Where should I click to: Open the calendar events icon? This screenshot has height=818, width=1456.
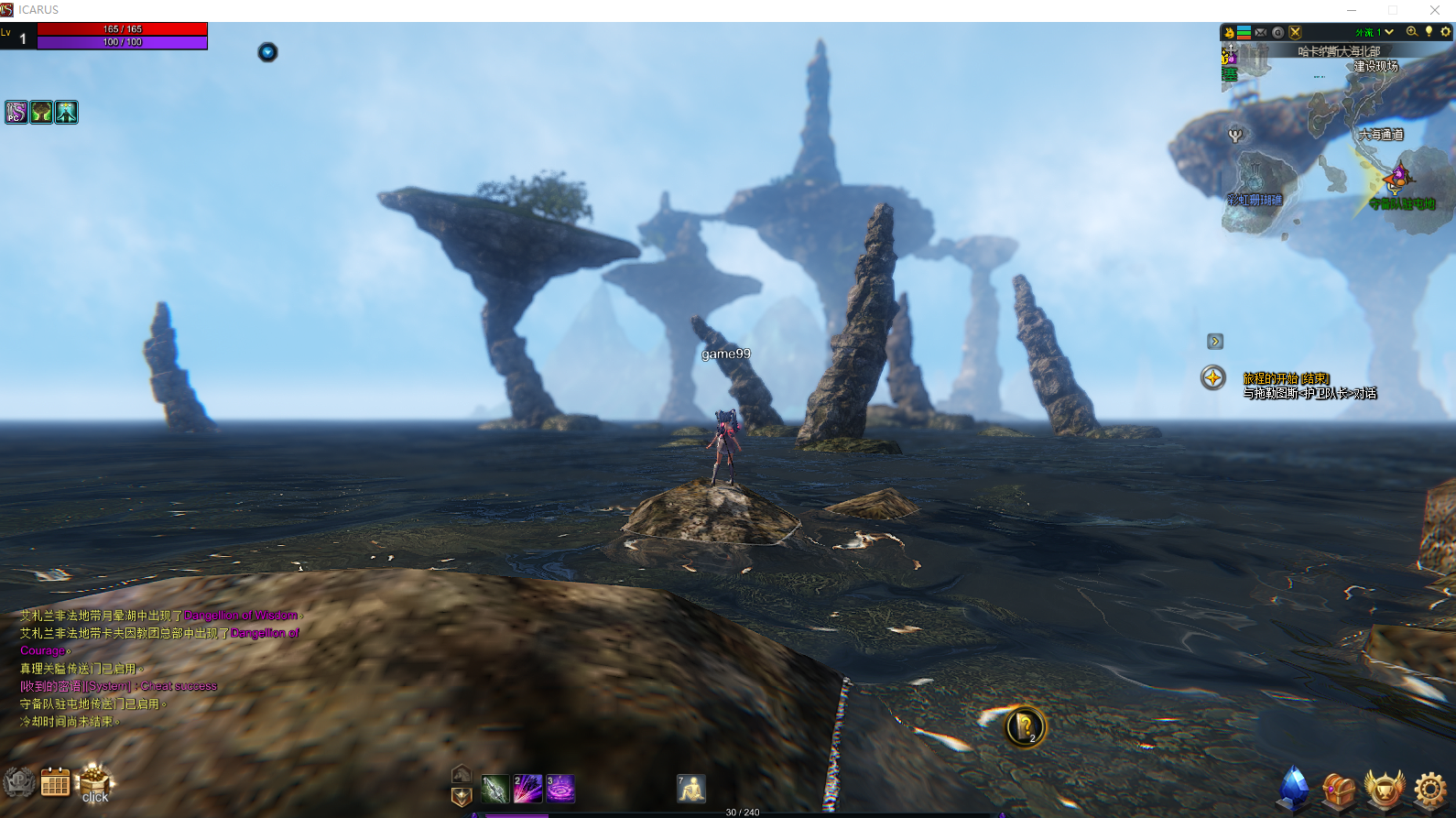[55, 783]
